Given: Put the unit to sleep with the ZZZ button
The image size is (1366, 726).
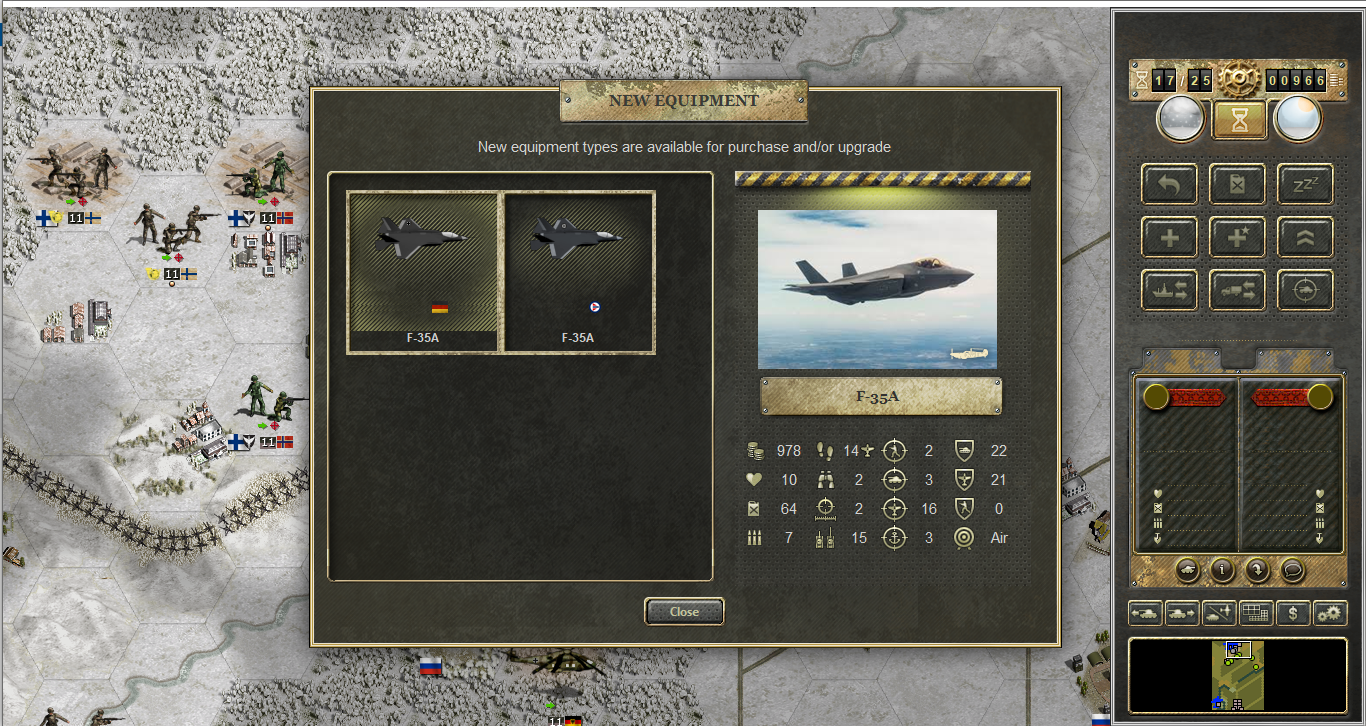Looking at the screenshot, I should (x=1305, y=184).
